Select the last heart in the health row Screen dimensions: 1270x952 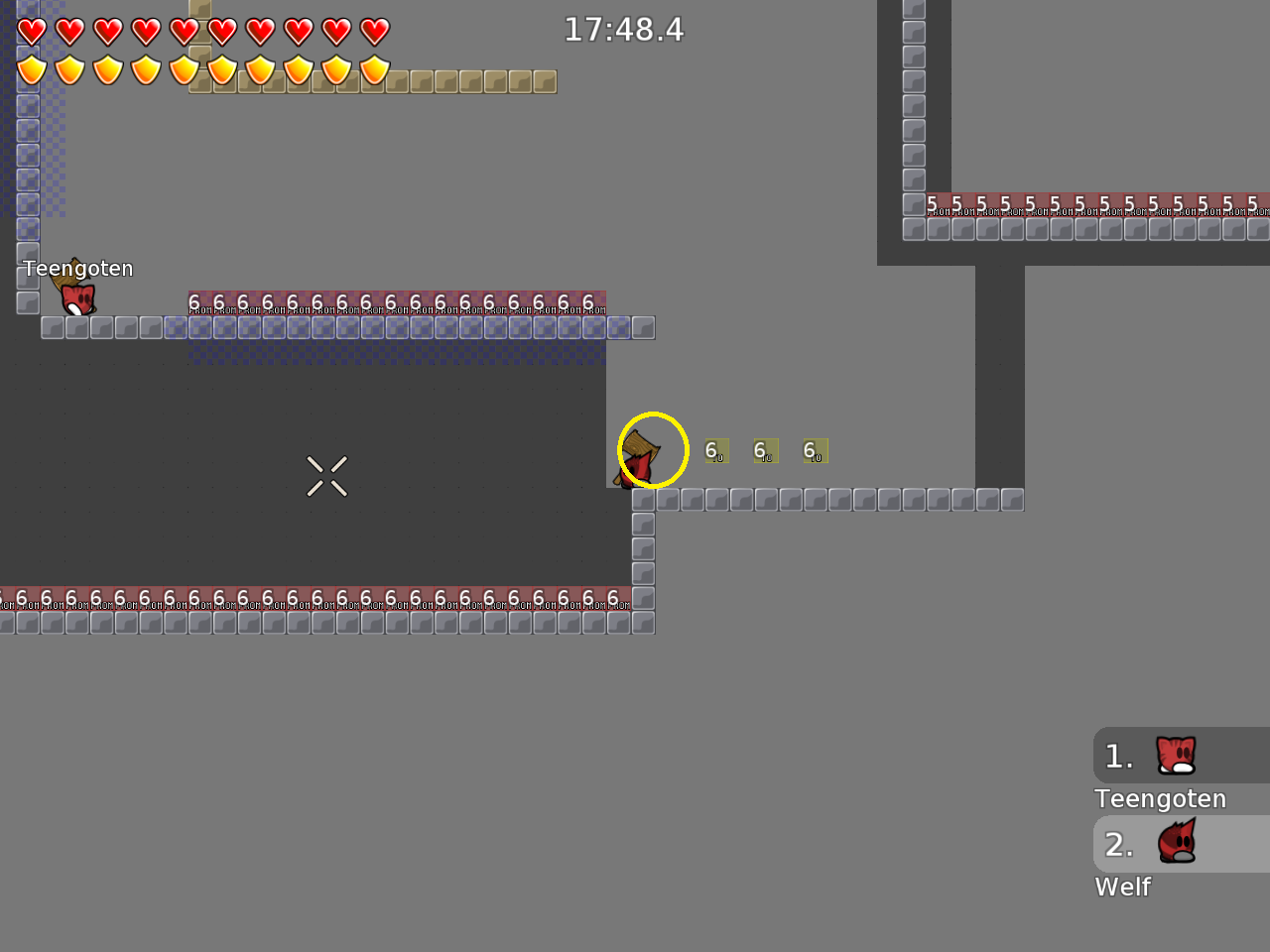pyautogui.click(x=375, y=31)
